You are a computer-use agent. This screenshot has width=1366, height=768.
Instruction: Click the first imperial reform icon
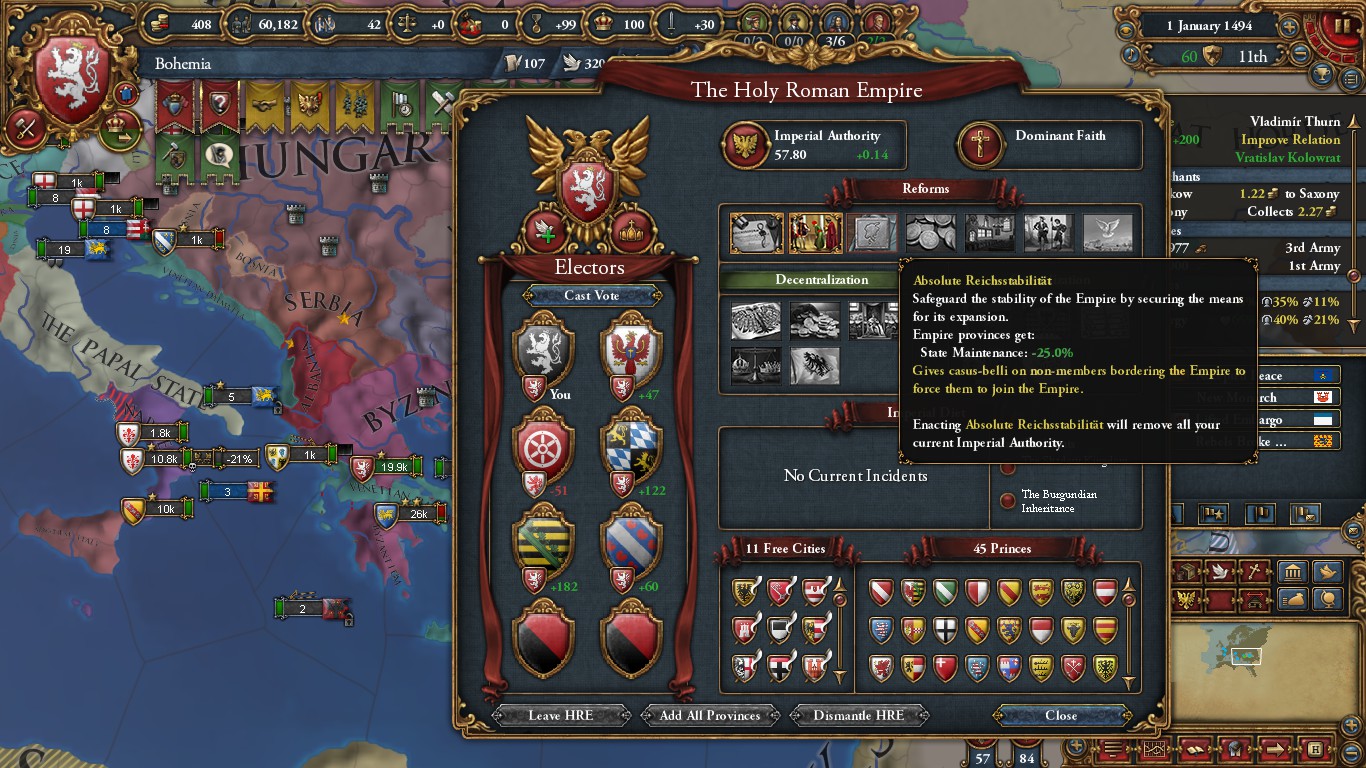click(756, 233)
